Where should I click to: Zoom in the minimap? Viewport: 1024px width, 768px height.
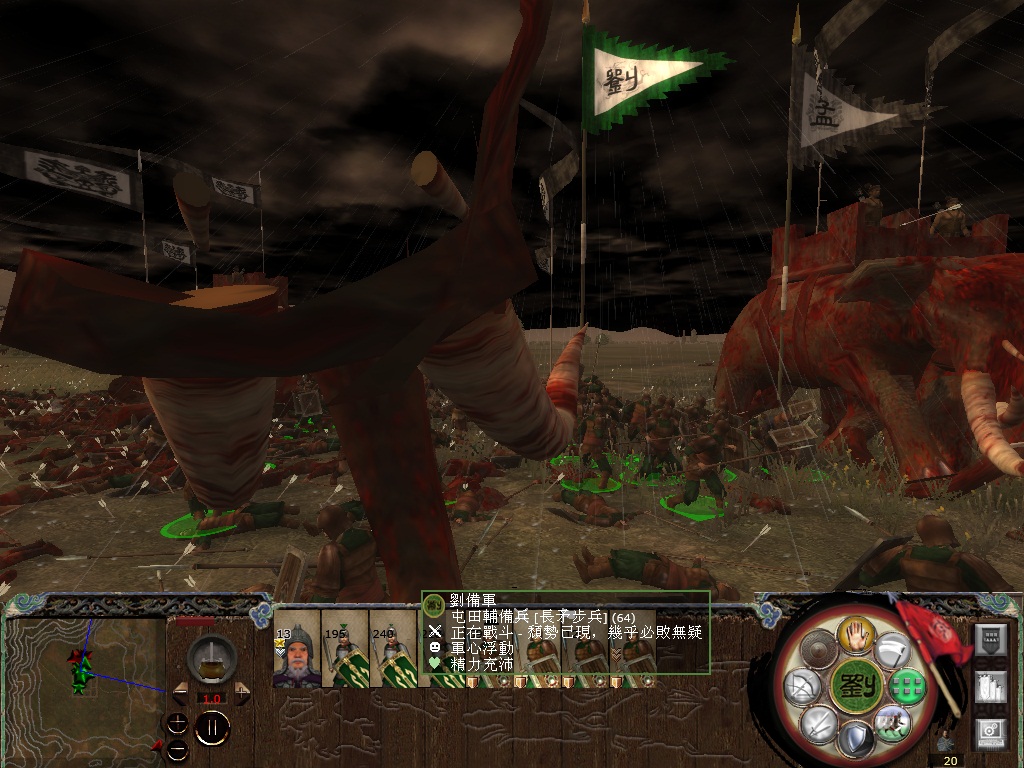coord(177,723)
